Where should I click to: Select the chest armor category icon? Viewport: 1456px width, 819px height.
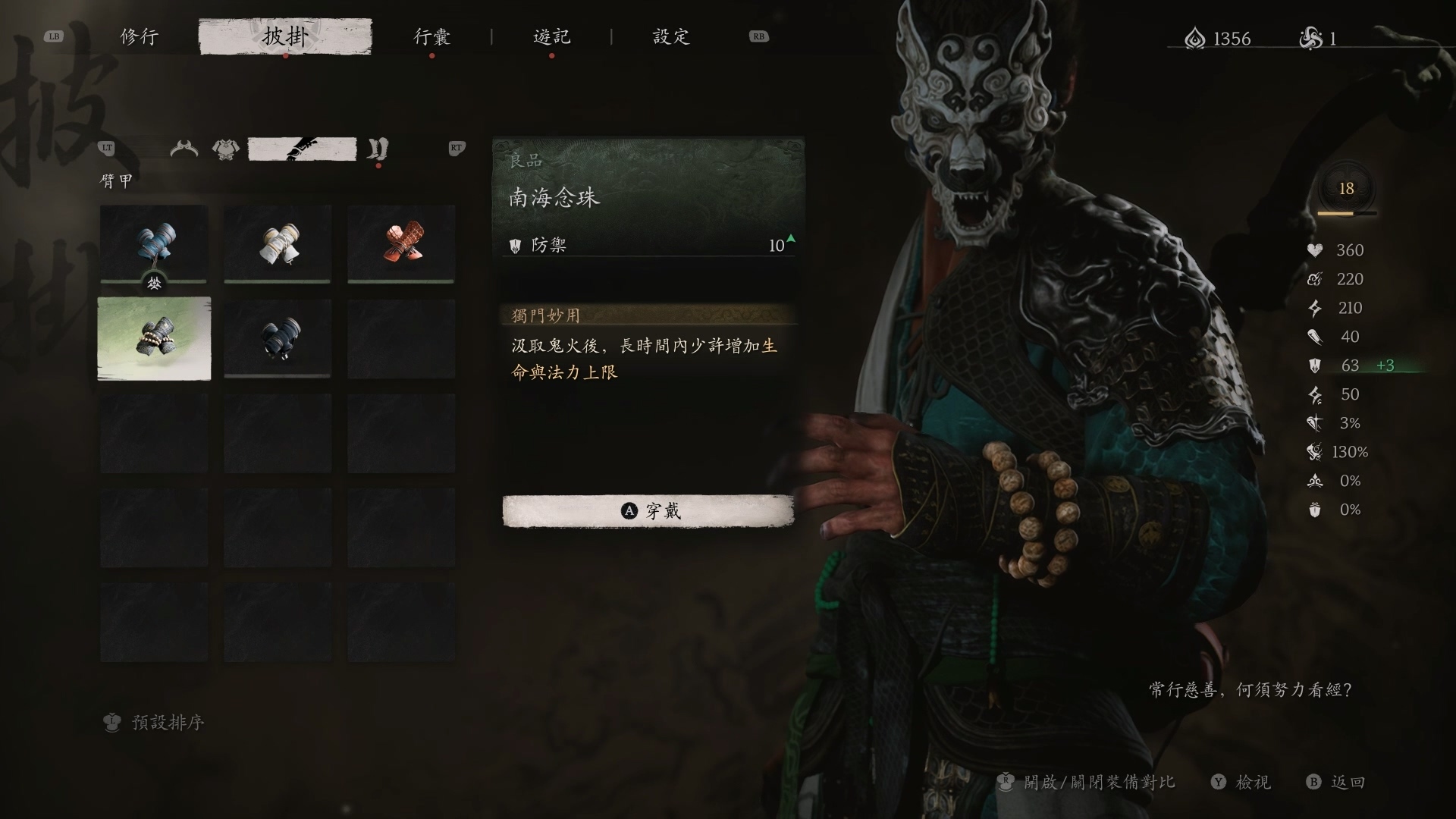[x=226, y=149]
